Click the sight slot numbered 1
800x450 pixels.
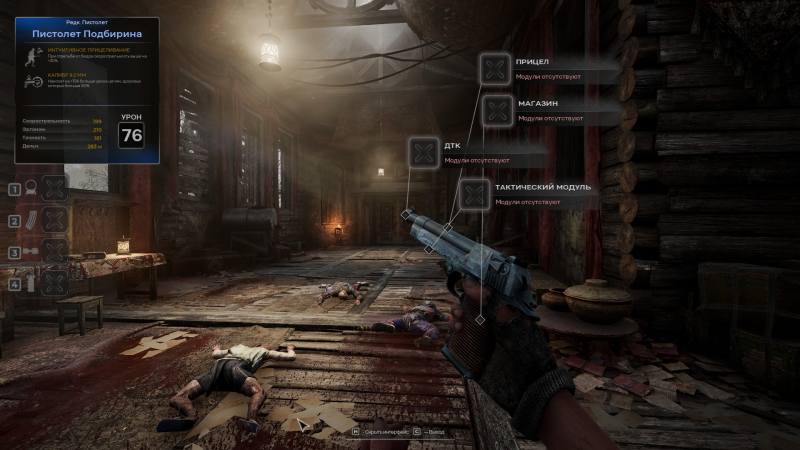55,188
